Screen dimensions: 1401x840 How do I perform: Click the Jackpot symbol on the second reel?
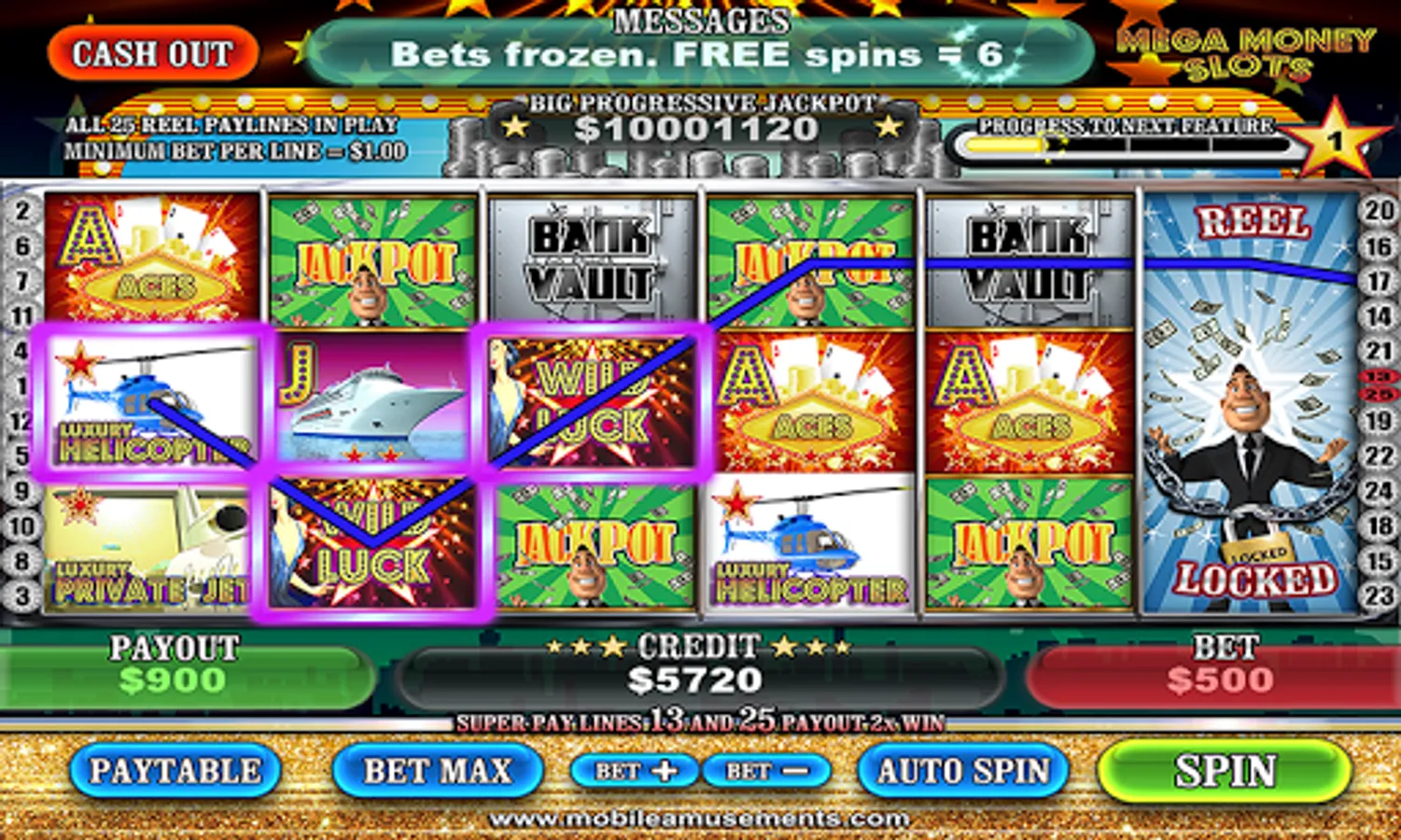[373, 257]
